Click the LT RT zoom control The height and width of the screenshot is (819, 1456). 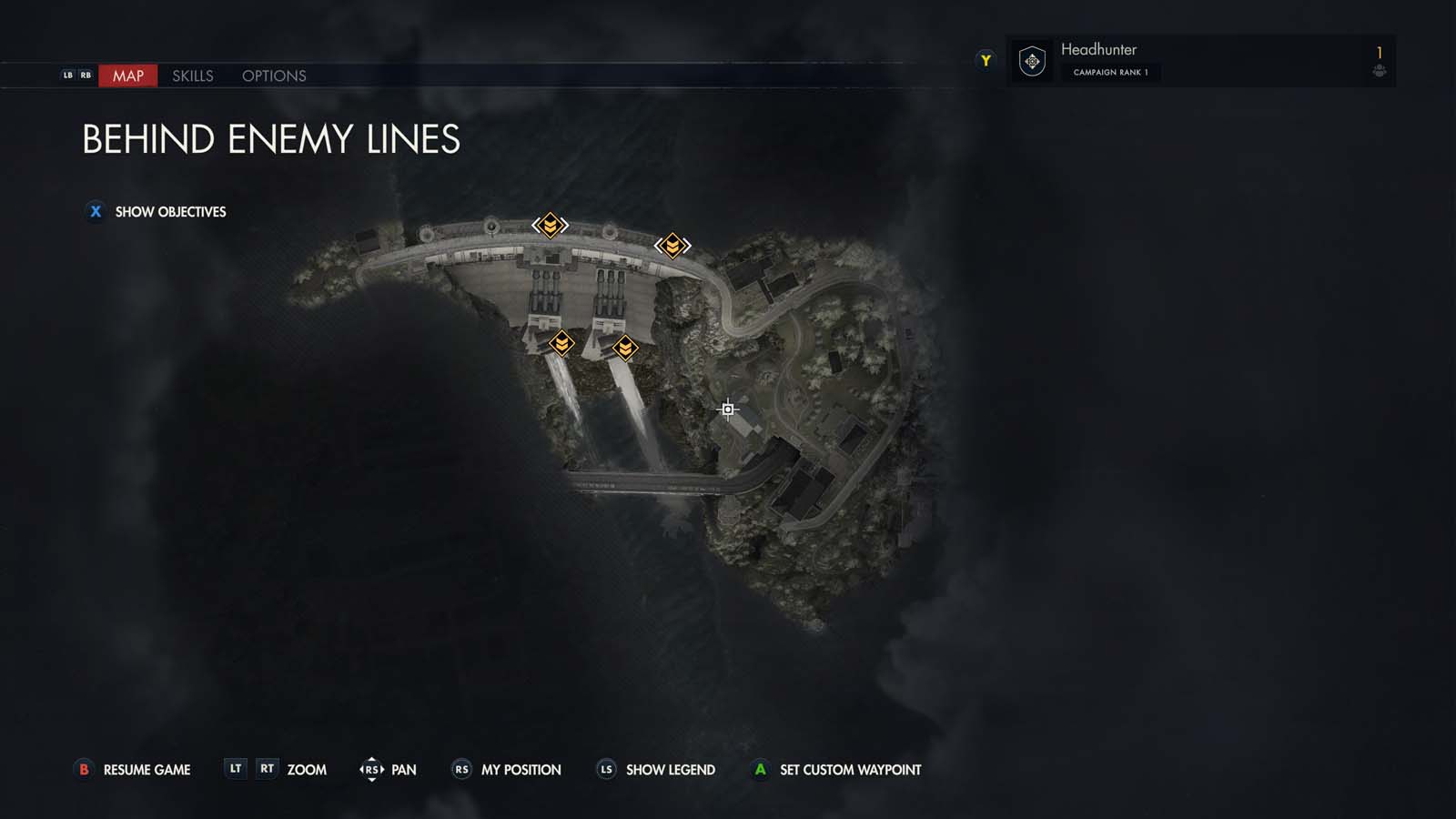(251, 769)
